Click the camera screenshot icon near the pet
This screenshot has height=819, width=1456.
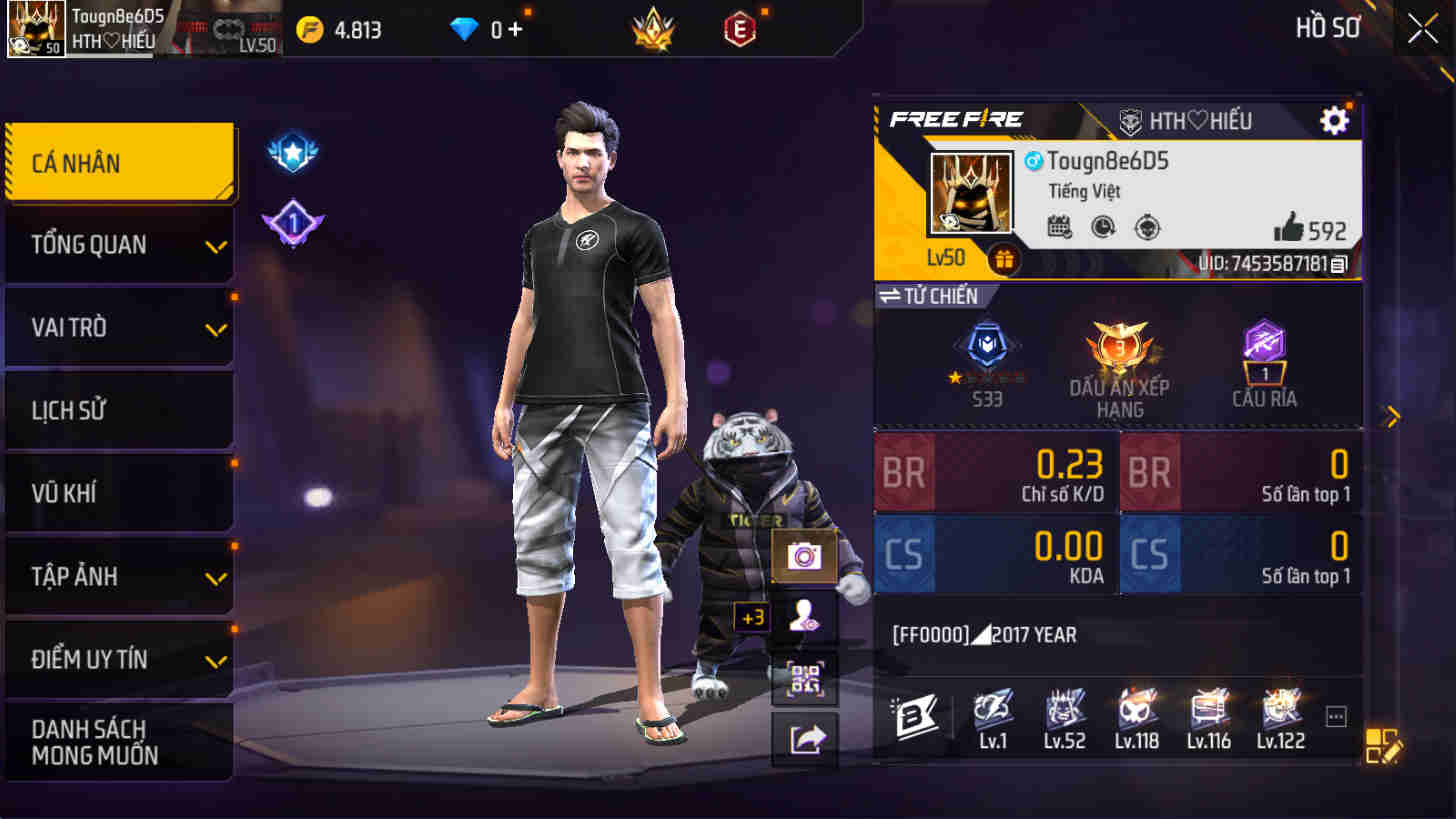[x=803, y=557]
